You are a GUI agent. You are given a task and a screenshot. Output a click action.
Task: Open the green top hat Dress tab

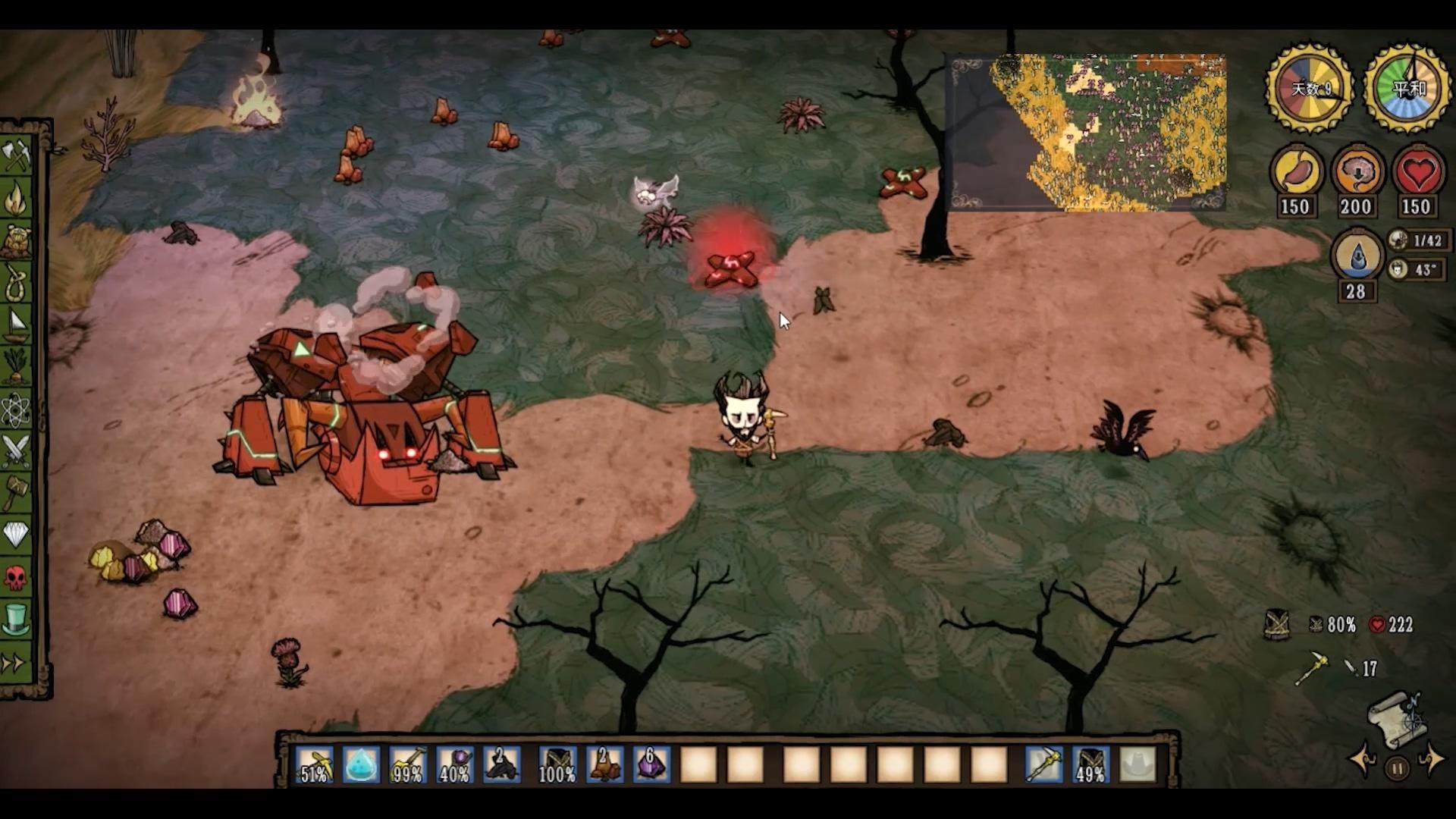pos(17,619)
